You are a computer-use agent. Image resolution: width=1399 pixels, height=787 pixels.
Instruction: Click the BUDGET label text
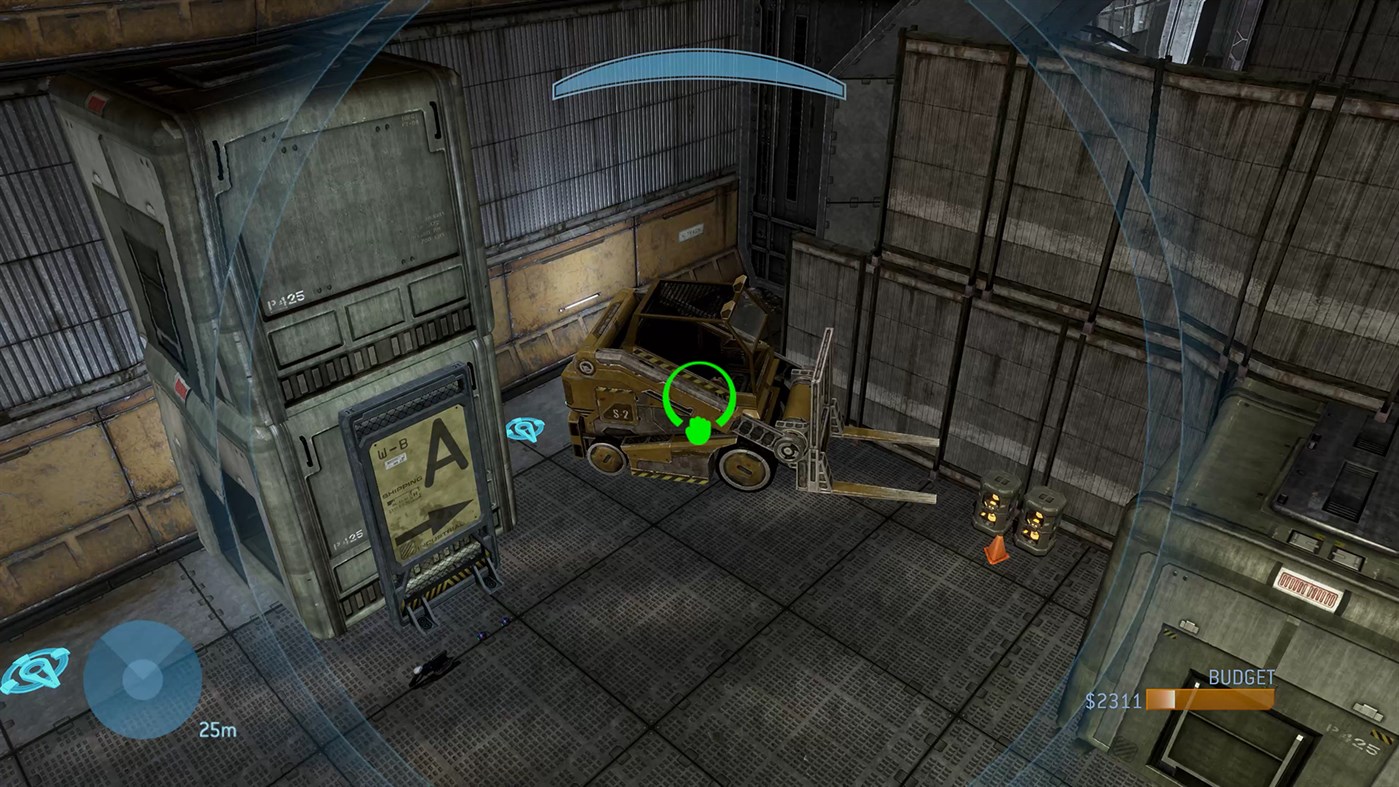1241,677
